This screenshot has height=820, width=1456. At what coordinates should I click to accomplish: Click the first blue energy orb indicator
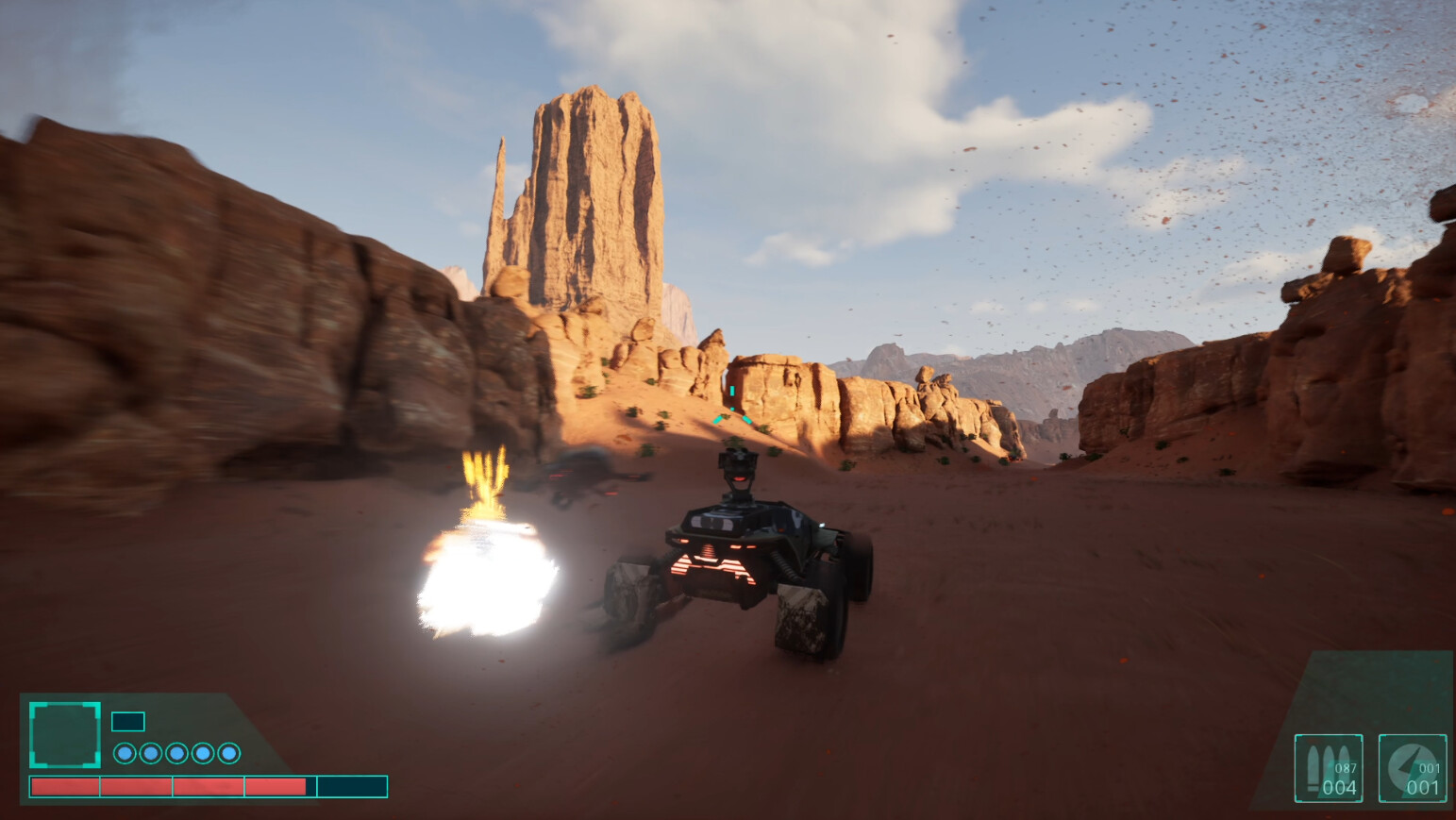[124, 752]
